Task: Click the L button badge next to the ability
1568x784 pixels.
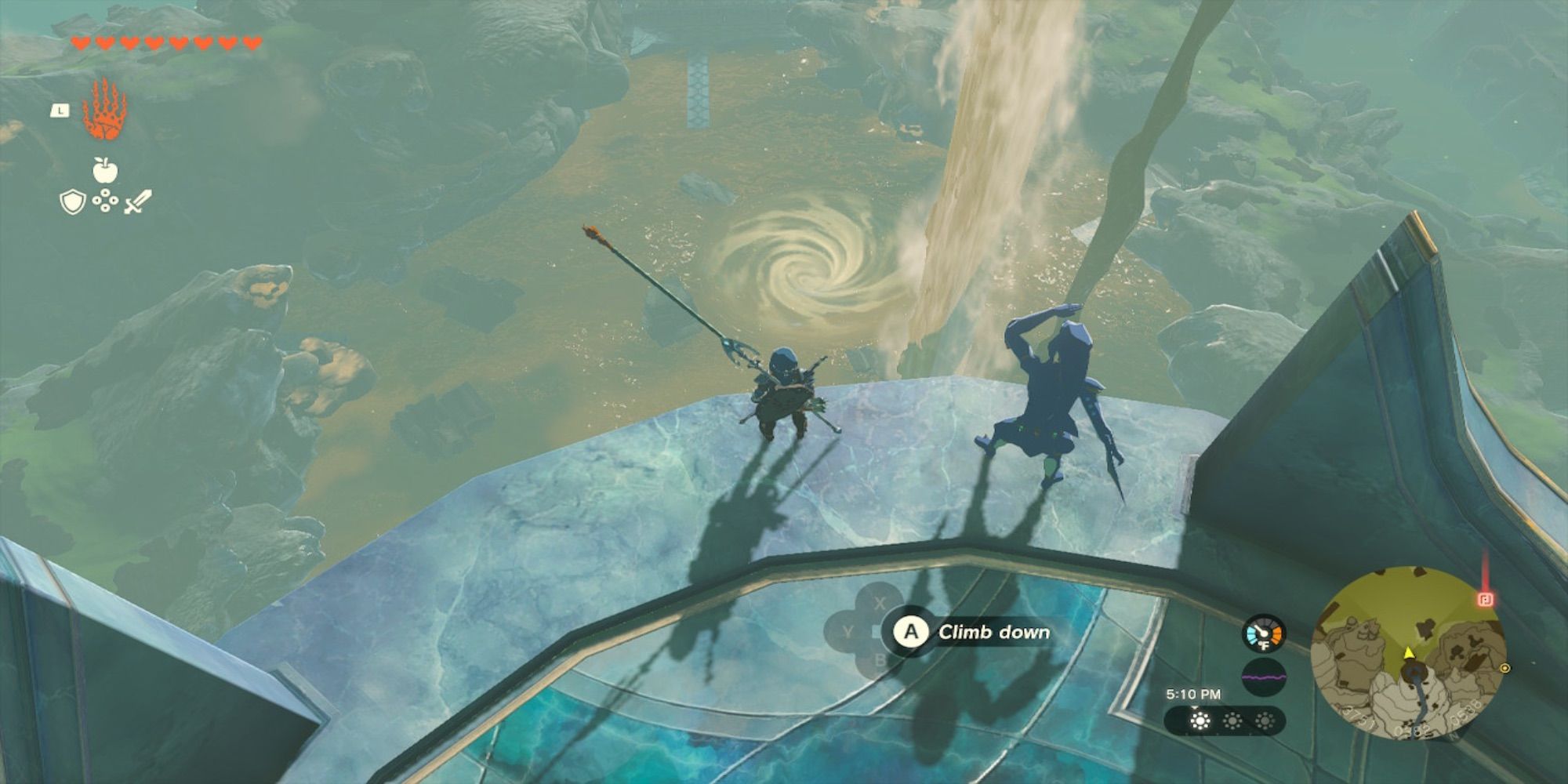Action: point(60,110)
